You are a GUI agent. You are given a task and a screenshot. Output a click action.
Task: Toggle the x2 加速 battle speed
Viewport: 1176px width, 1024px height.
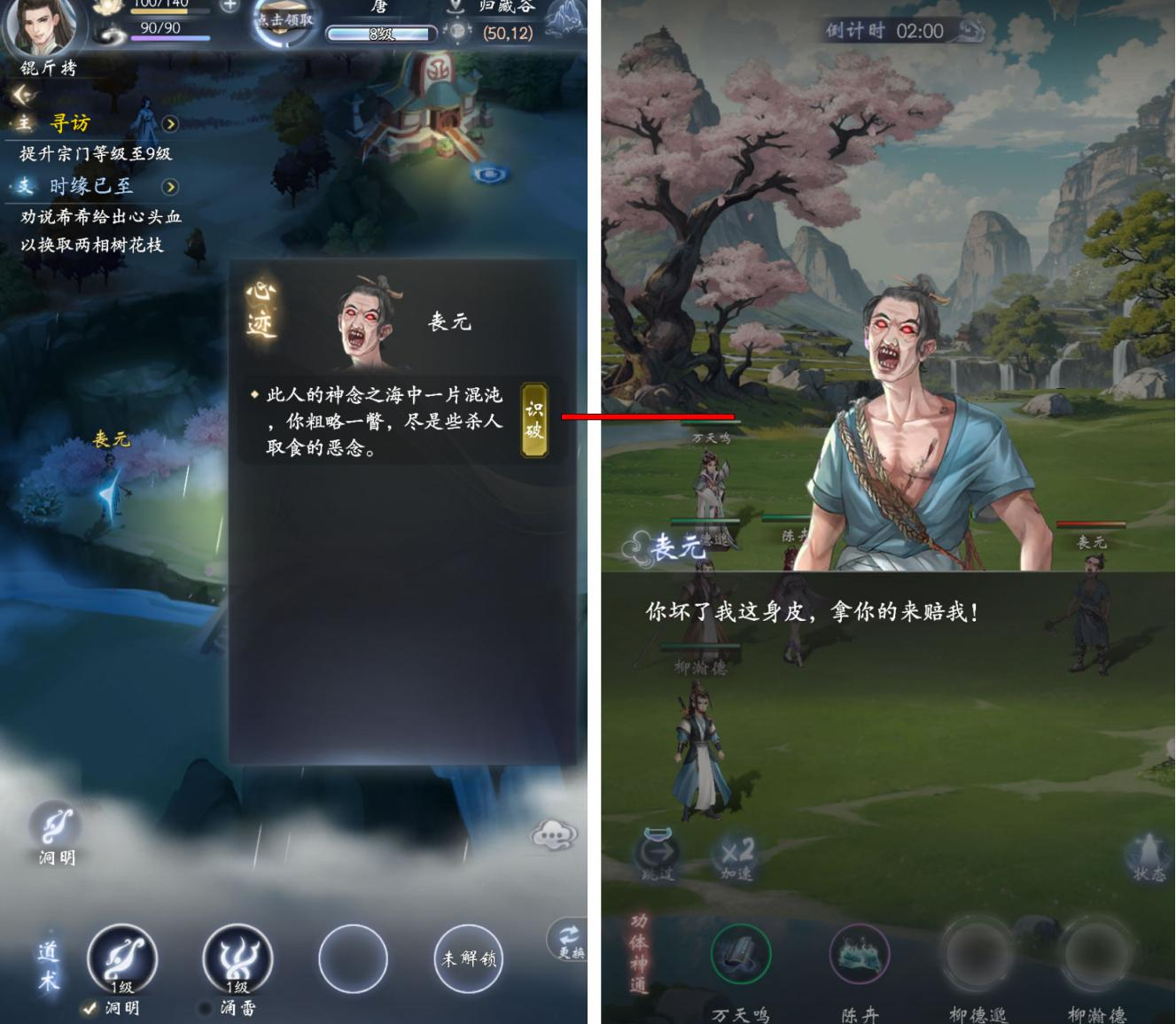(x=738, y=852)
